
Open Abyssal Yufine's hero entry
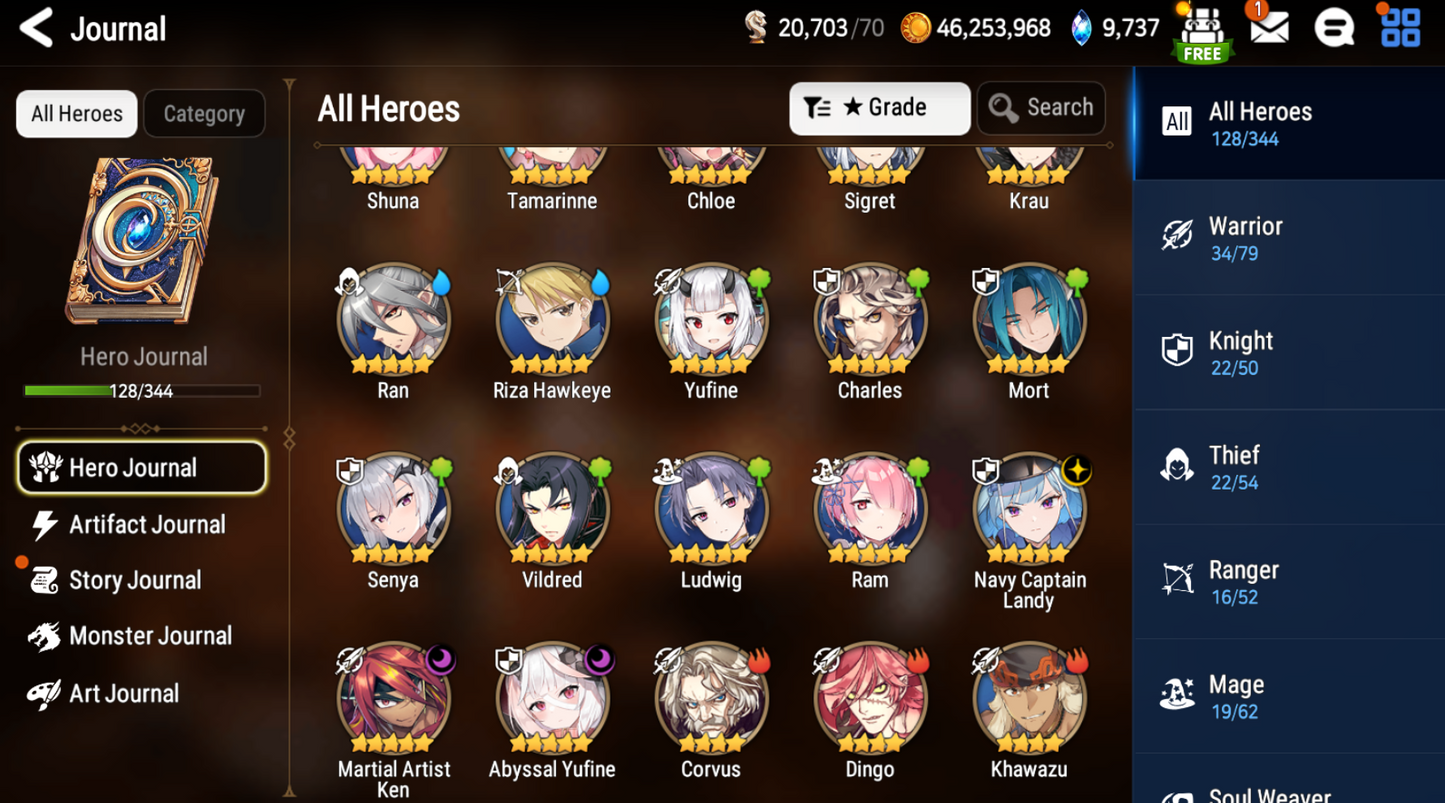pyautogui.click(x=552, y=700)
